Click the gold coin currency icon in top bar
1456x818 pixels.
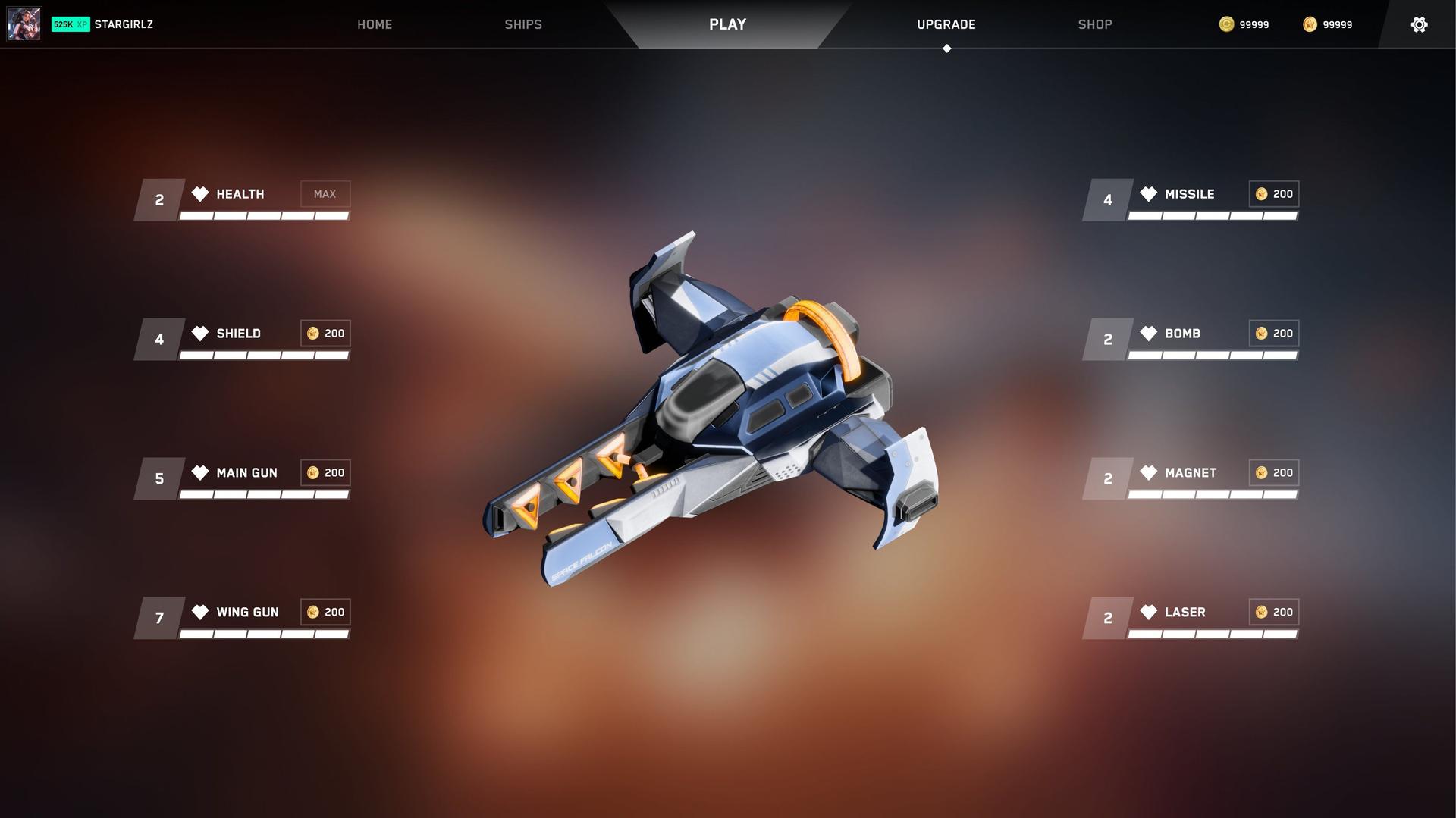click(x=1226, y=24)
